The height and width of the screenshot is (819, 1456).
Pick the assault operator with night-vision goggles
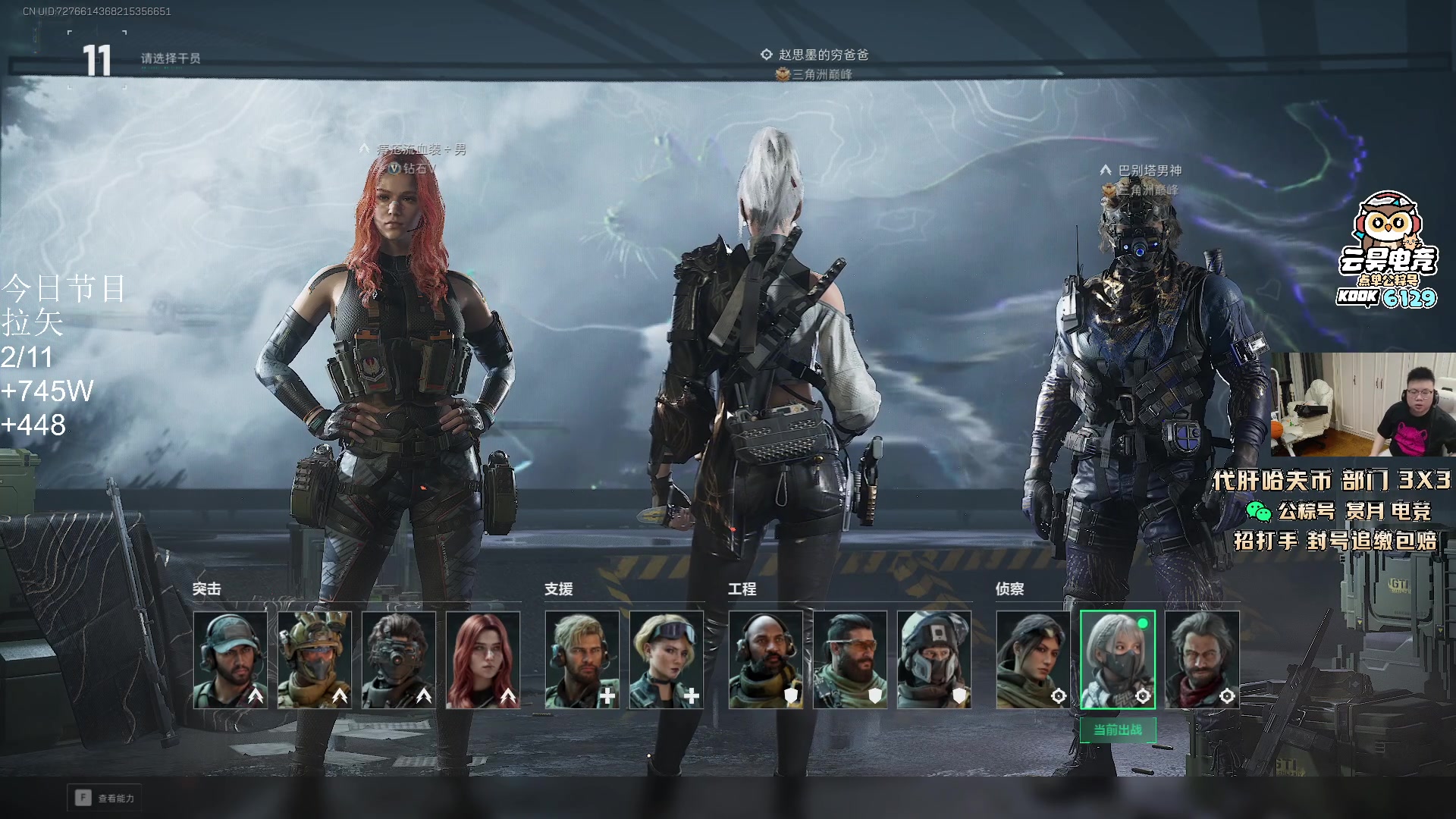tap(399, 660)
